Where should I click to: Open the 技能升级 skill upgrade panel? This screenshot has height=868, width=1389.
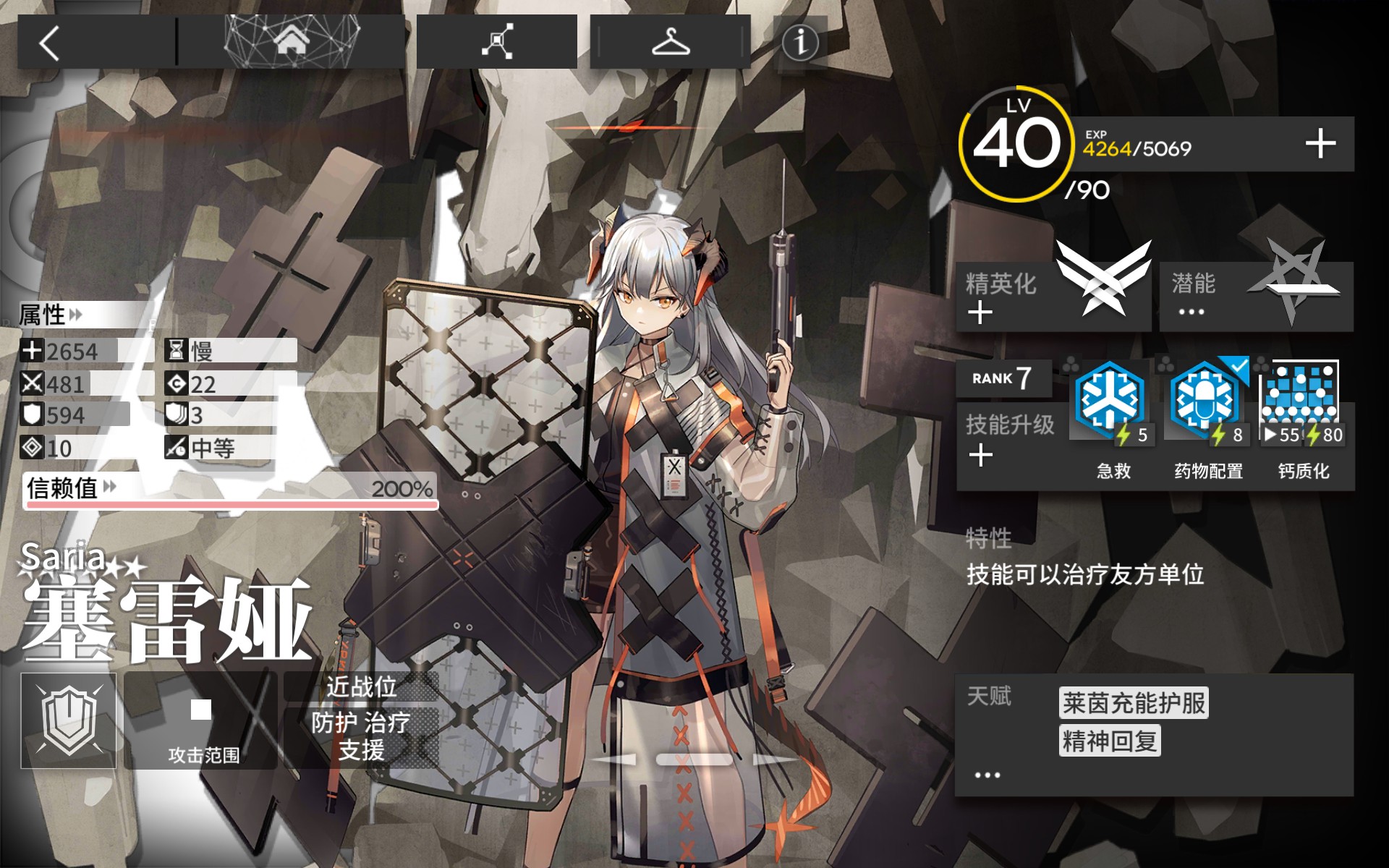pos(1010,438)
